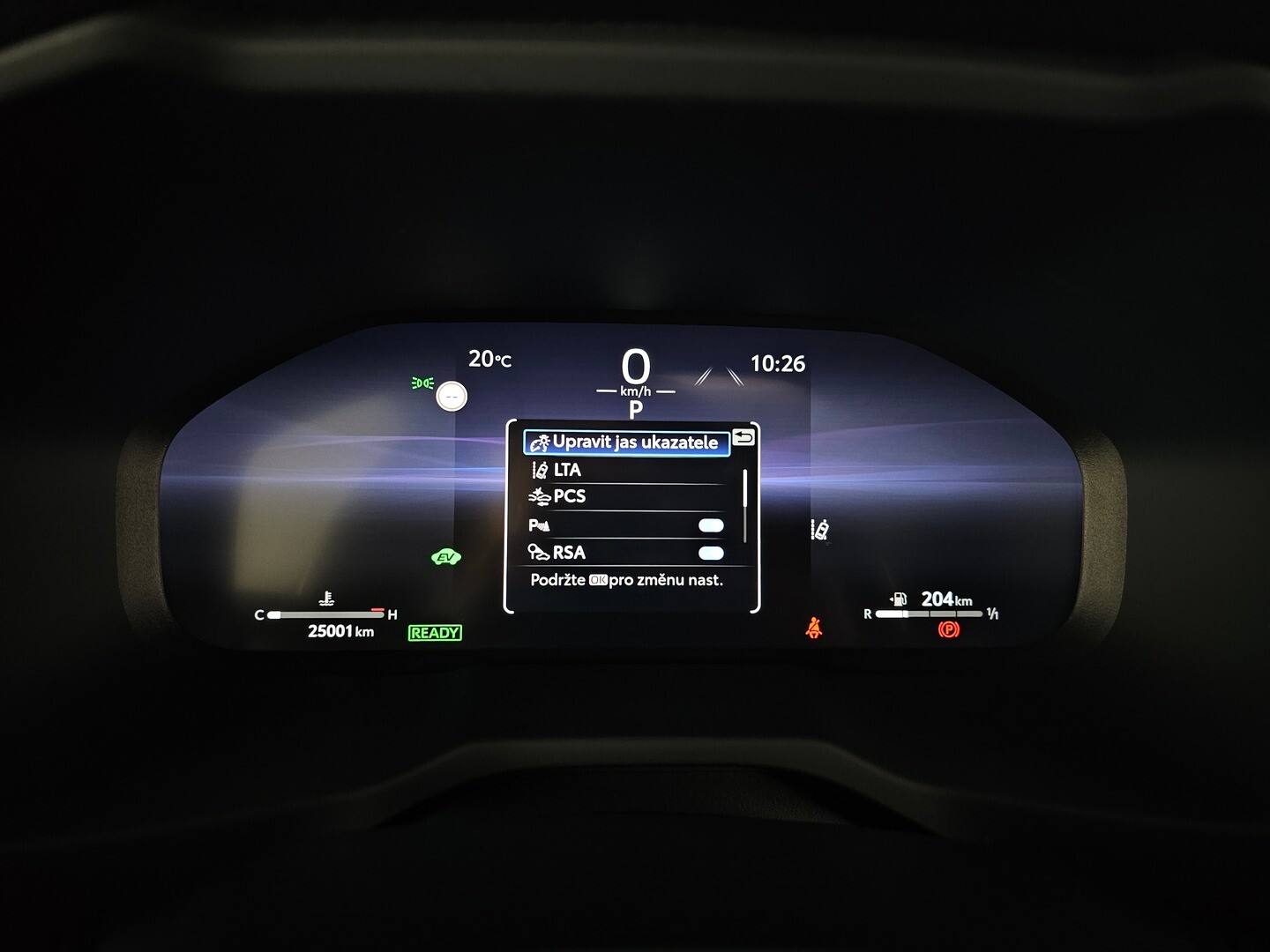Toggle the parking sensor switch

point(710,525)
